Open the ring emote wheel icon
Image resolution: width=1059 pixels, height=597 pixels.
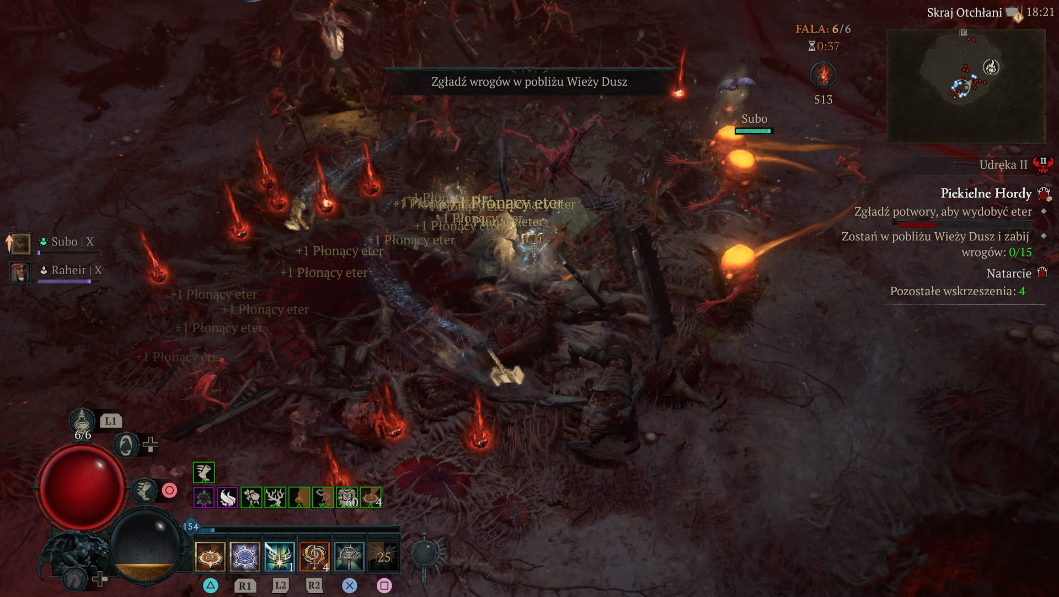(126, 445)
